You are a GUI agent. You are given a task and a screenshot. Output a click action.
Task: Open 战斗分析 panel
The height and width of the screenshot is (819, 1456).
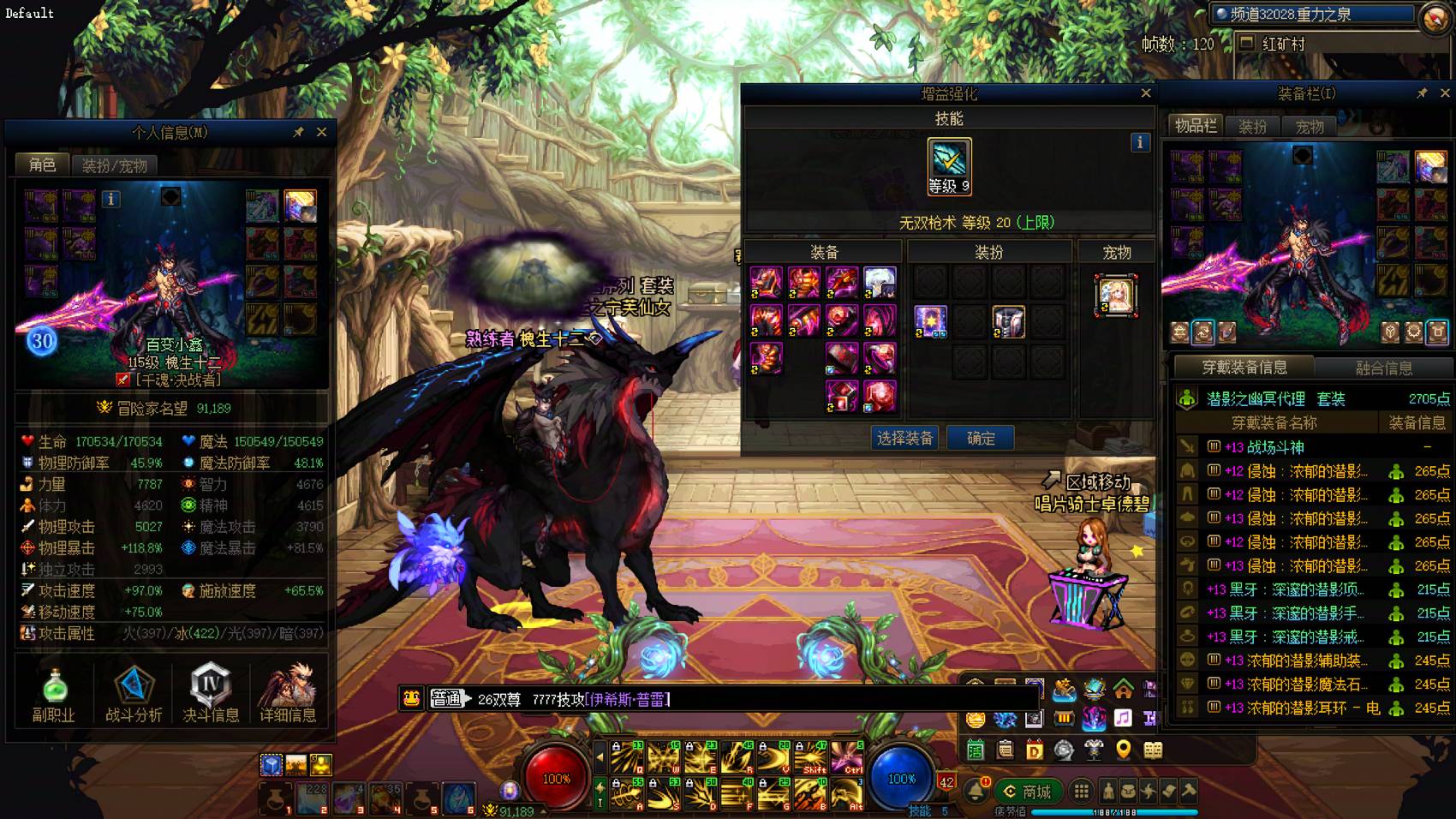(134, 694)
